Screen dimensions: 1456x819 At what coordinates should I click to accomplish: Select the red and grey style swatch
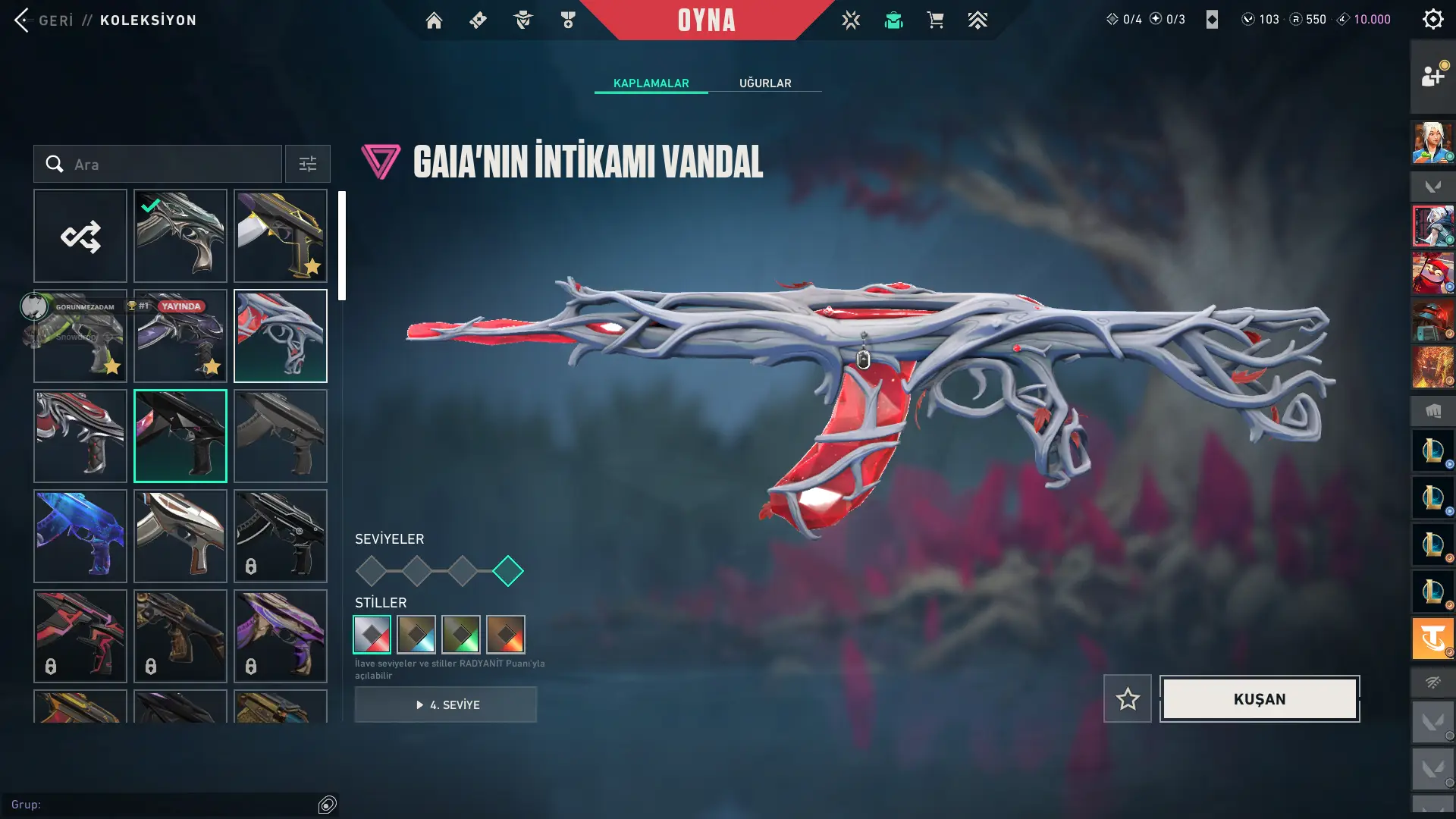pyautogui.click(x=372, y=635)
